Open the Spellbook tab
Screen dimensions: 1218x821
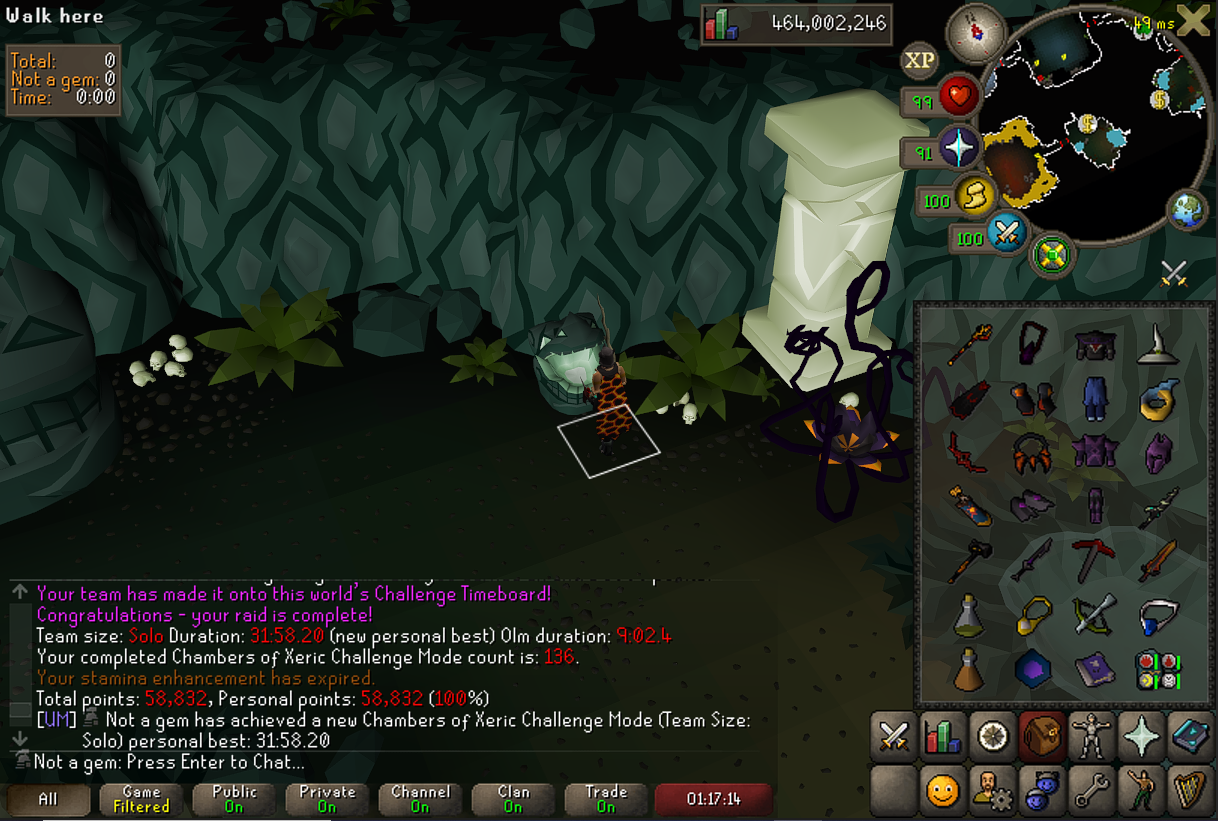click(x=1188, y=737)
